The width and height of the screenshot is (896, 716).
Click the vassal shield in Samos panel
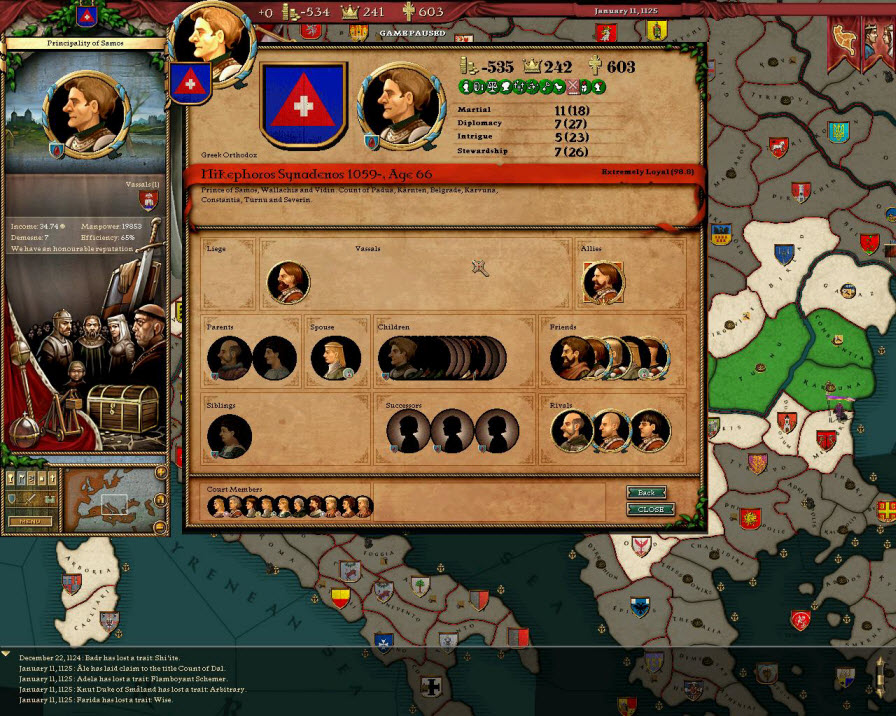click(148, 200)
